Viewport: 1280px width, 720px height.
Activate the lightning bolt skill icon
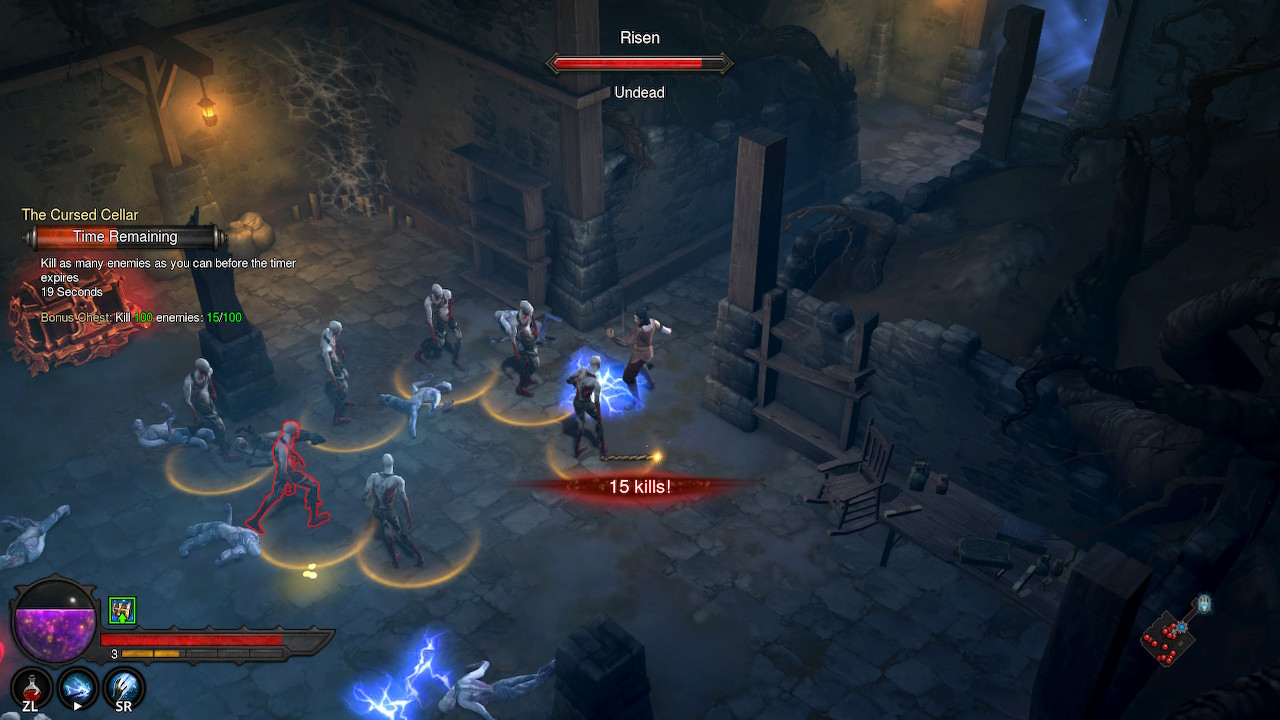pos(78,687)
